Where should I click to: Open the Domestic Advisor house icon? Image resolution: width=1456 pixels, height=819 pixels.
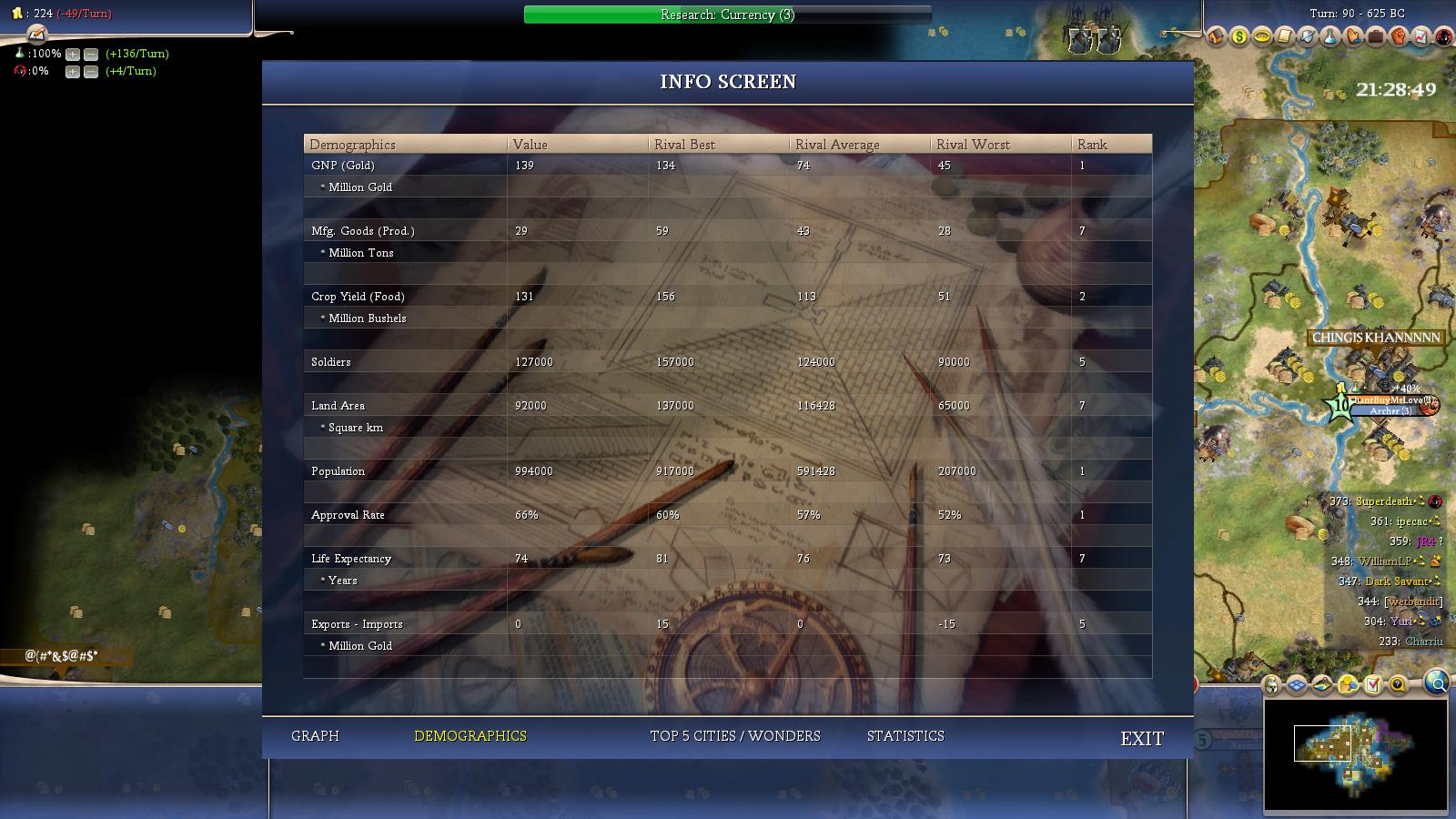pyautogui.click(x=1217, y=38)
